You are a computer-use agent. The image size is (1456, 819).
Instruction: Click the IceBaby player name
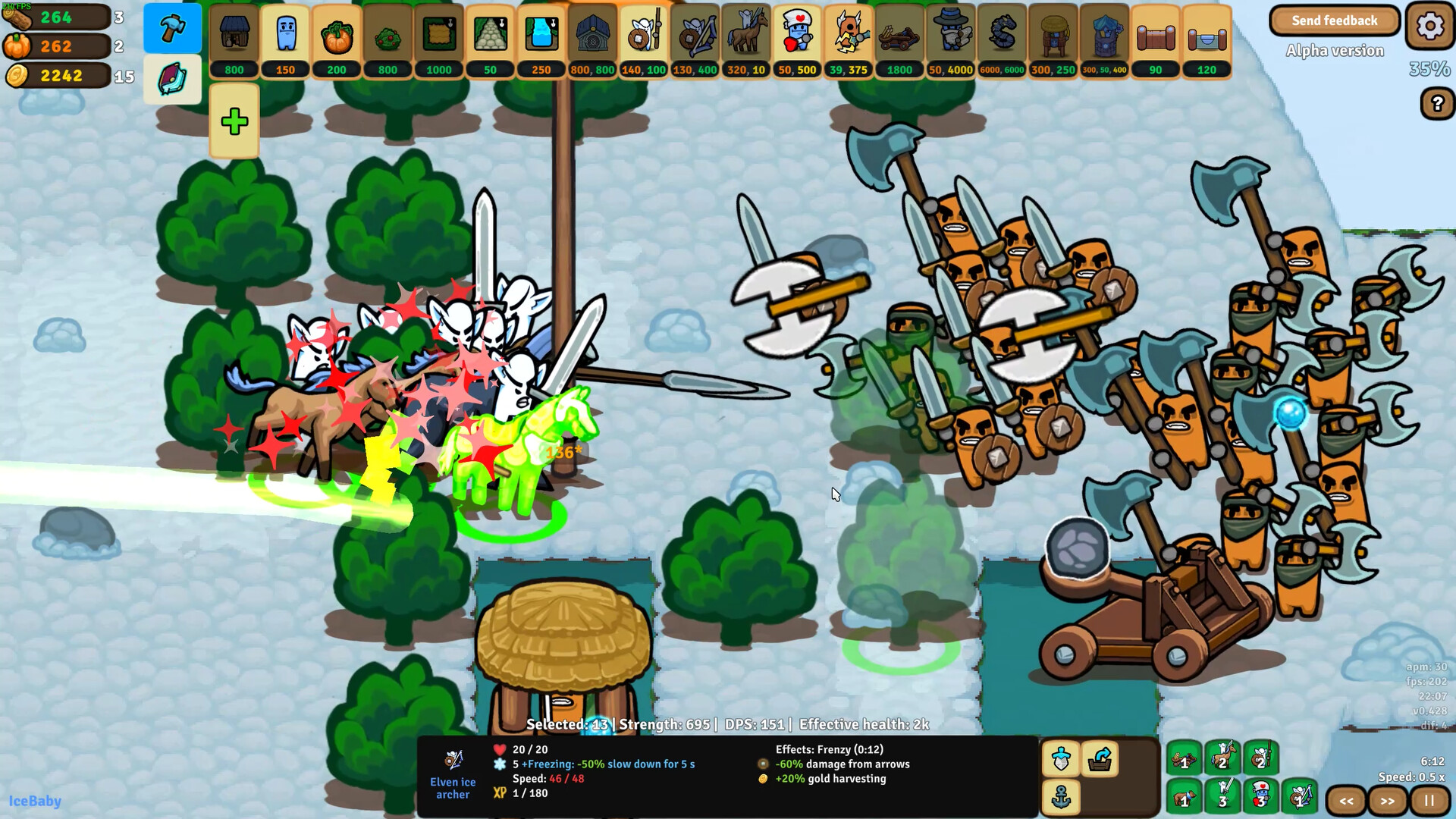click(x=33, y=802)
